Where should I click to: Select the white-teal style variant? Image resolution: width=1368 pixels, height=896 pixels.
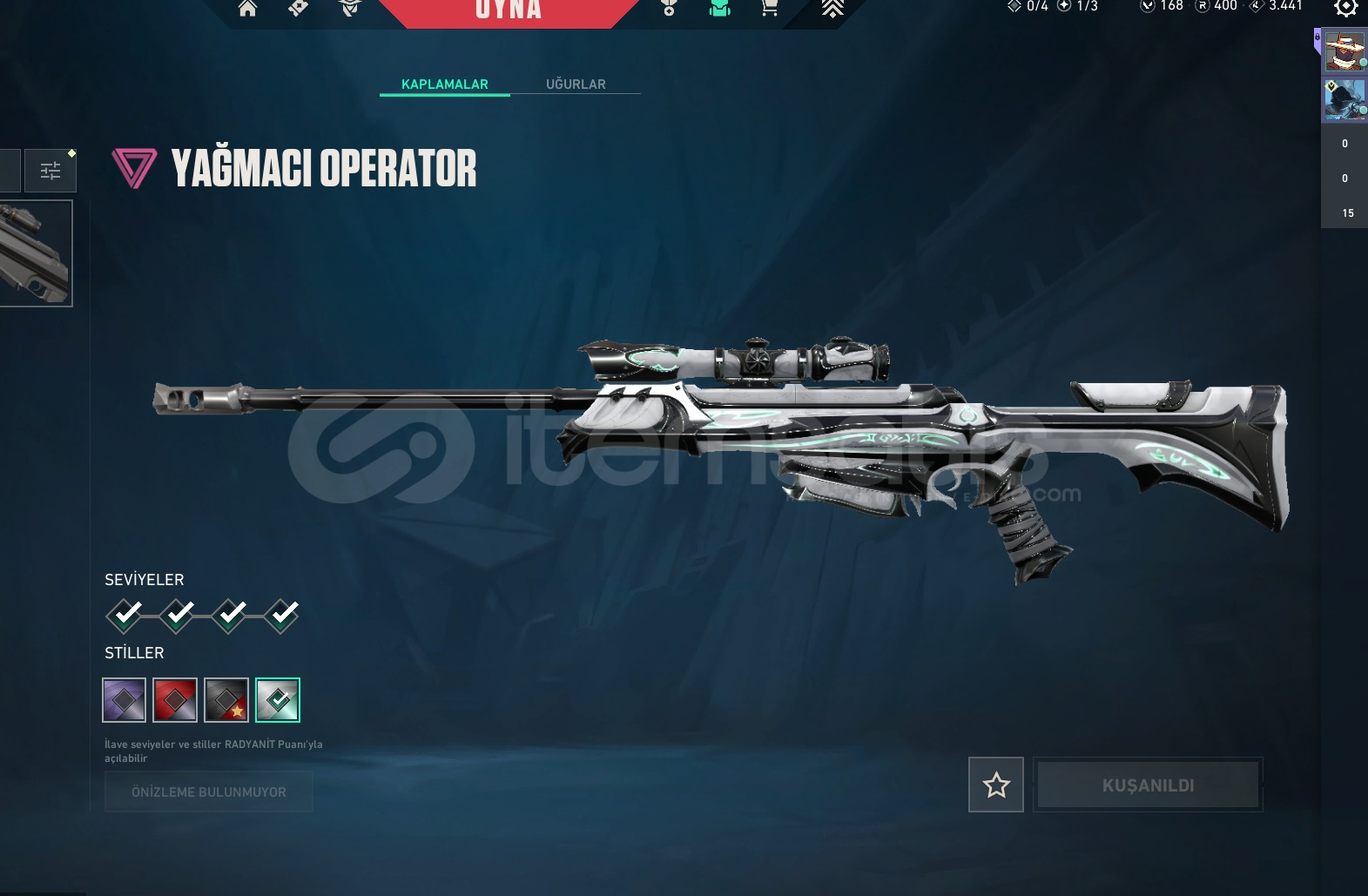278,700
